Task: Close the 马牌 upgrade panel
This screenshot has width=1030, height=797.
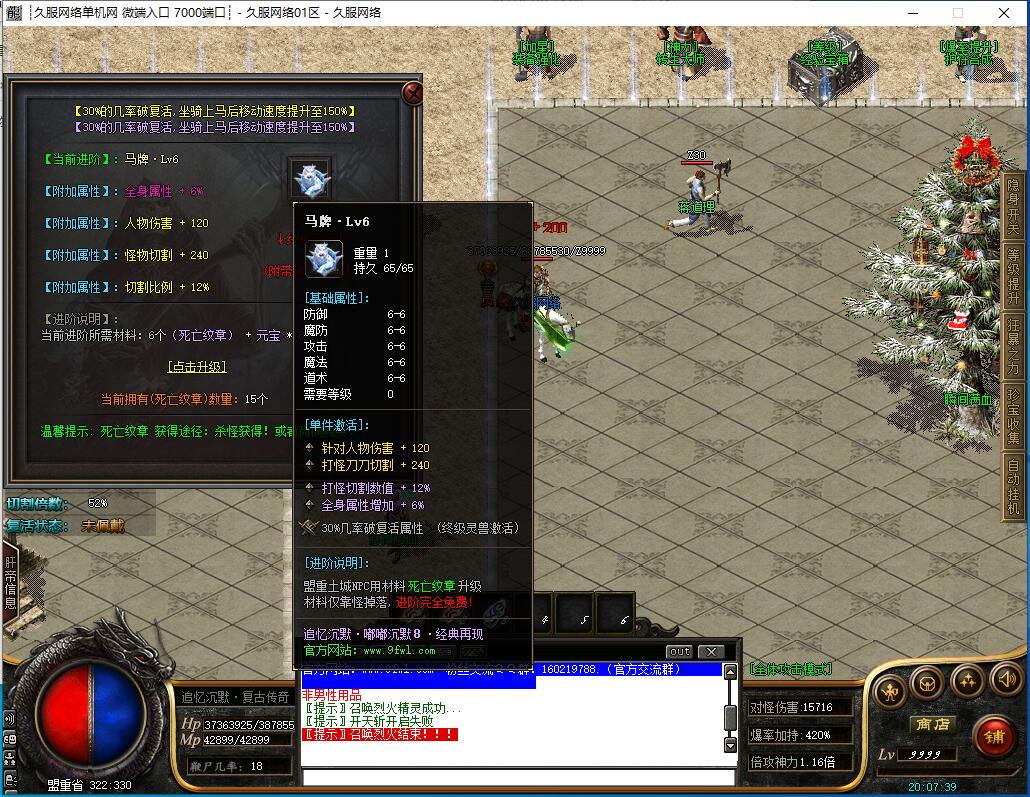Action: point(411,94)
